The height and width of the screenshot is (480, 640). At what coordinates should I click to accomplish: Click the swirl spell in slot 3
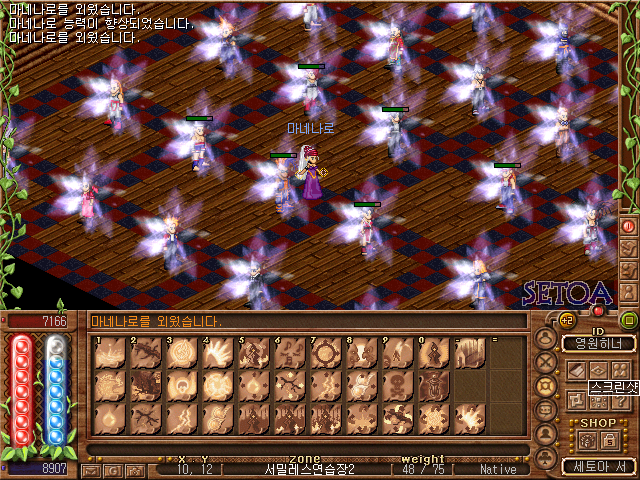tap(181, 353)
